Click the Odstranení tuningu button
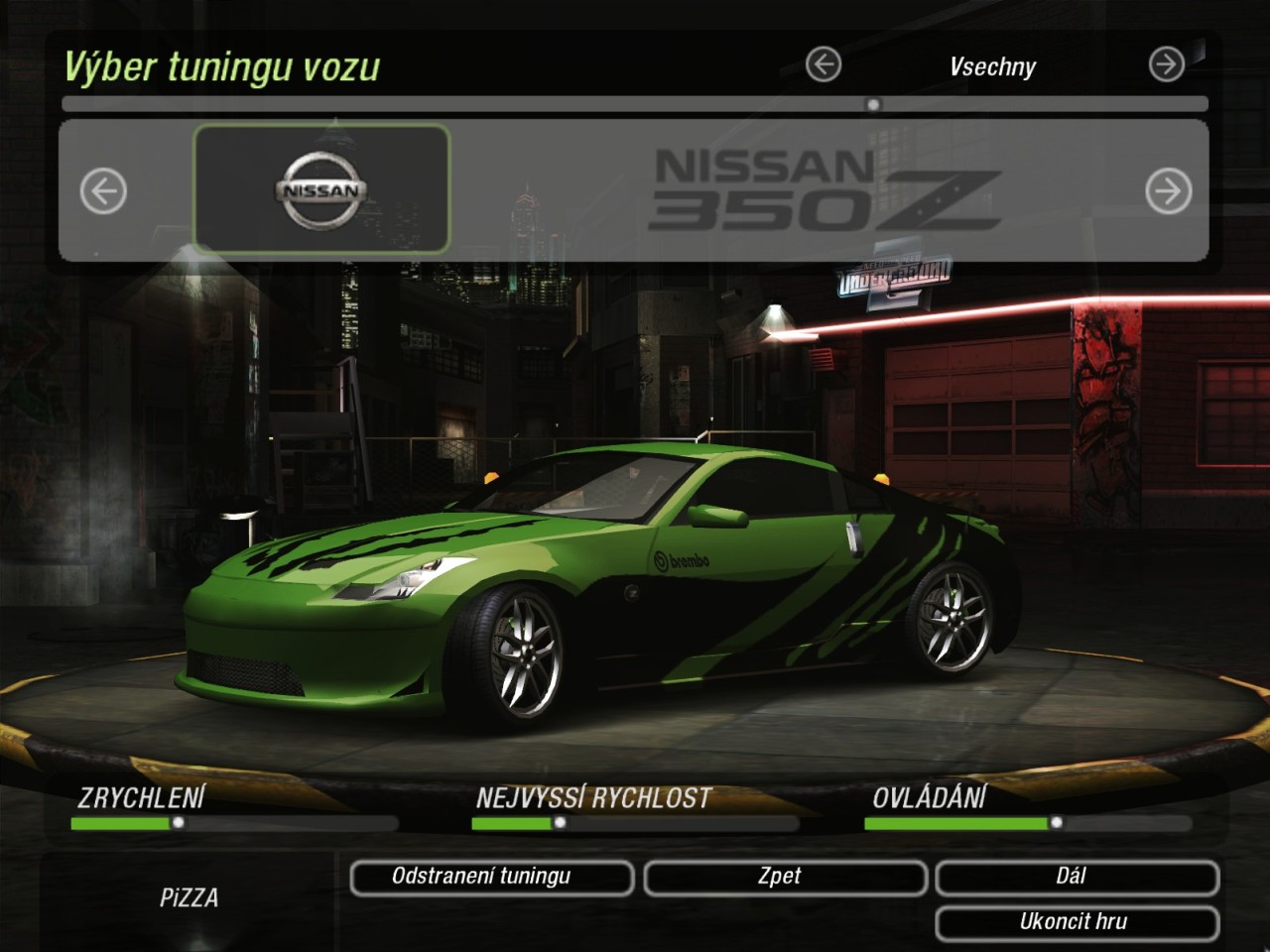This screenshot has height=952, width=1270. coord(491,878)
